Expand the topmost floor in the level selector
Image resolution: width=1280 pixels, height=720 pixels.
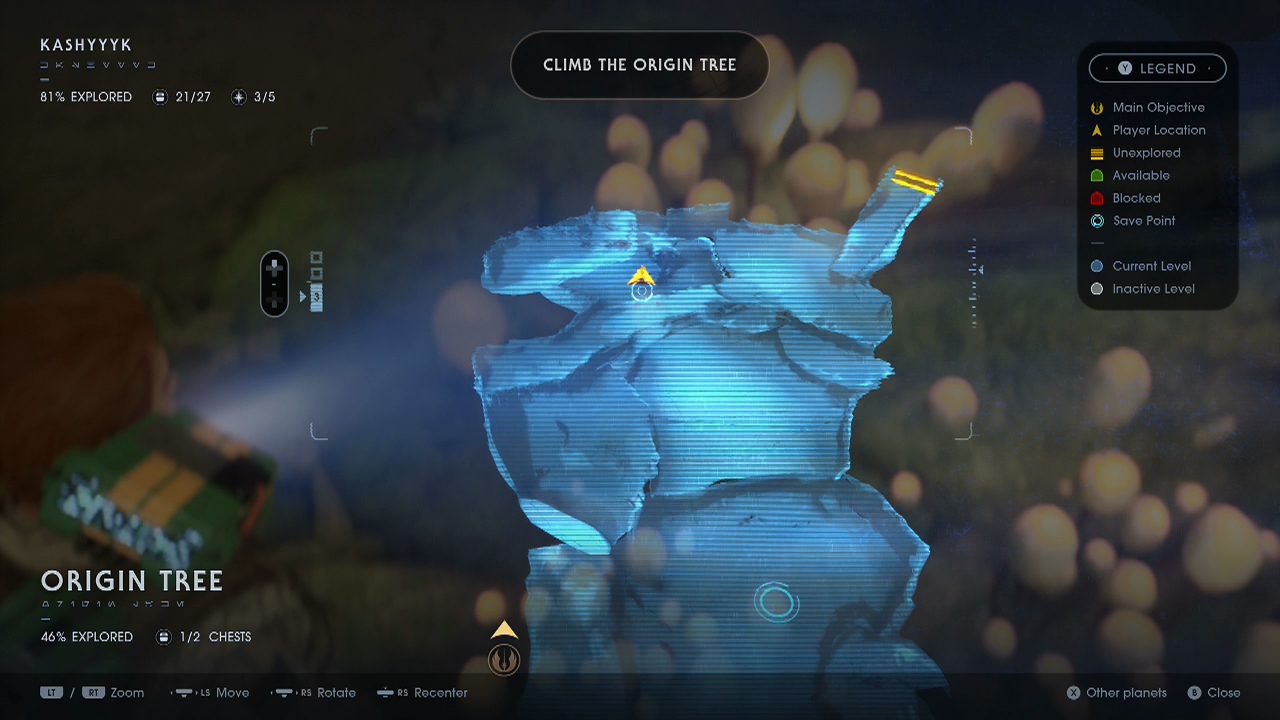point(316,257)
